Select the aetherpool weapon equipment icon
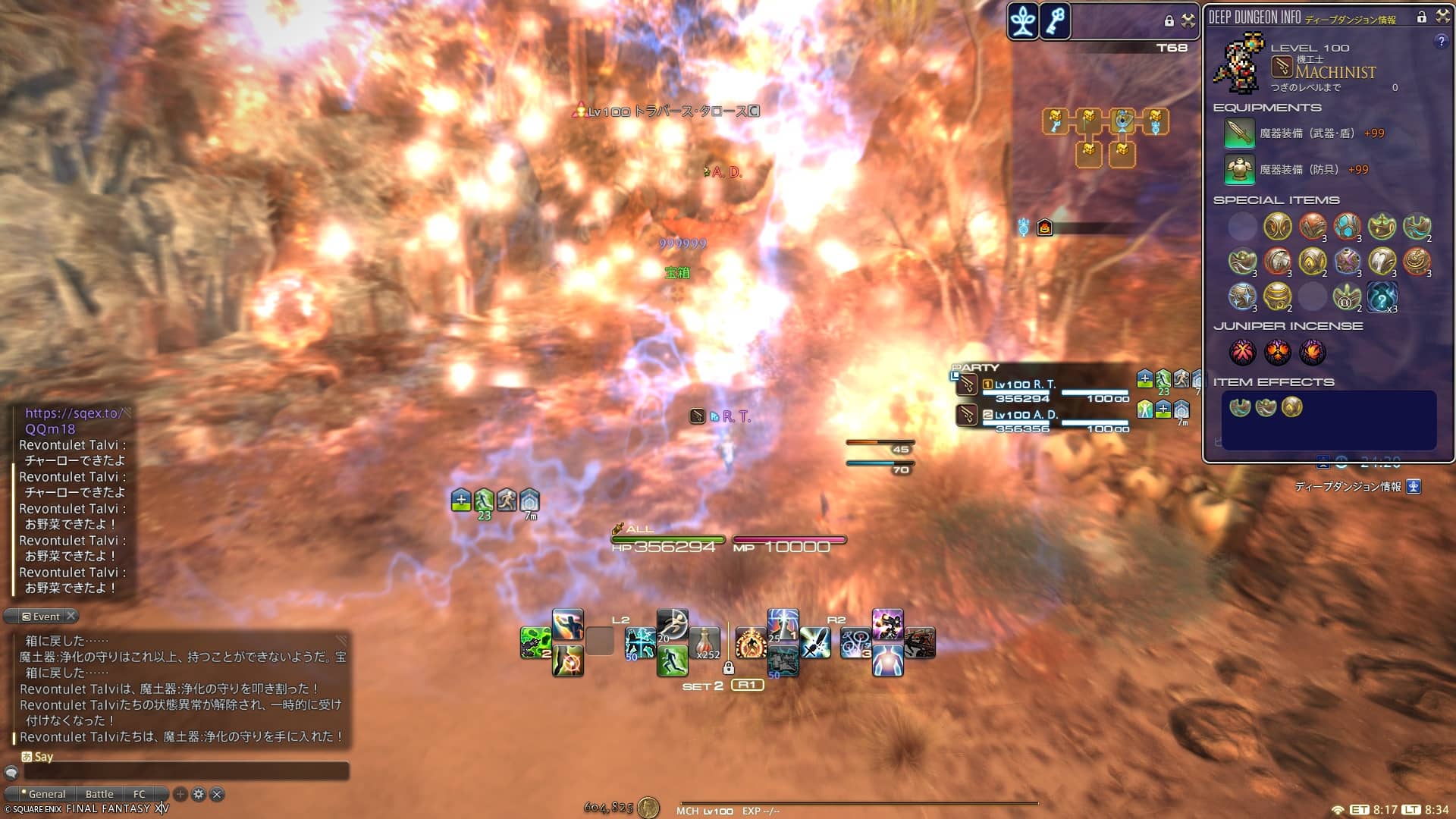Screen dimensions: 1456x819 coord(1239,133)
